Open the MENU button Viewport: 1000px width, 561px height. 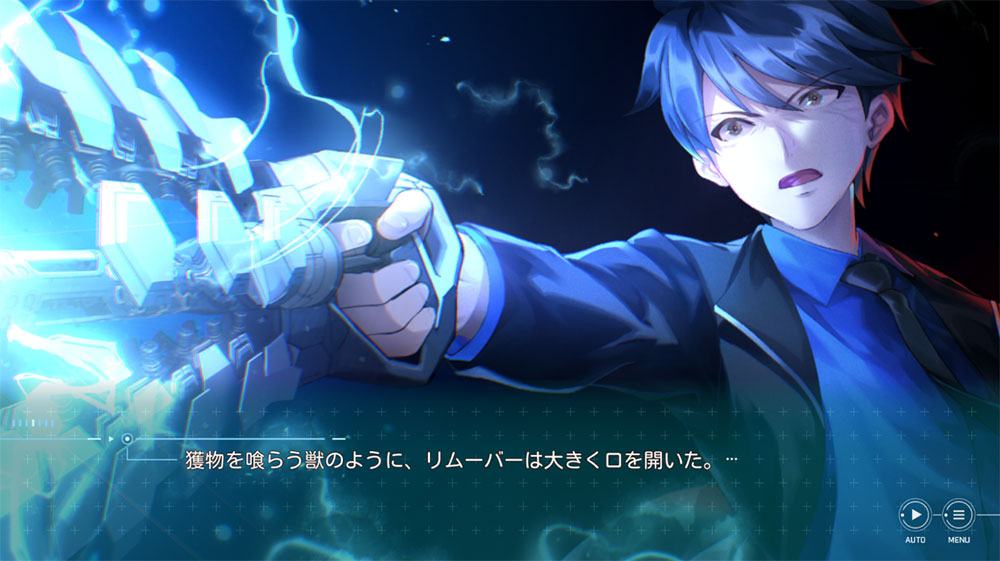click(958, 515)
